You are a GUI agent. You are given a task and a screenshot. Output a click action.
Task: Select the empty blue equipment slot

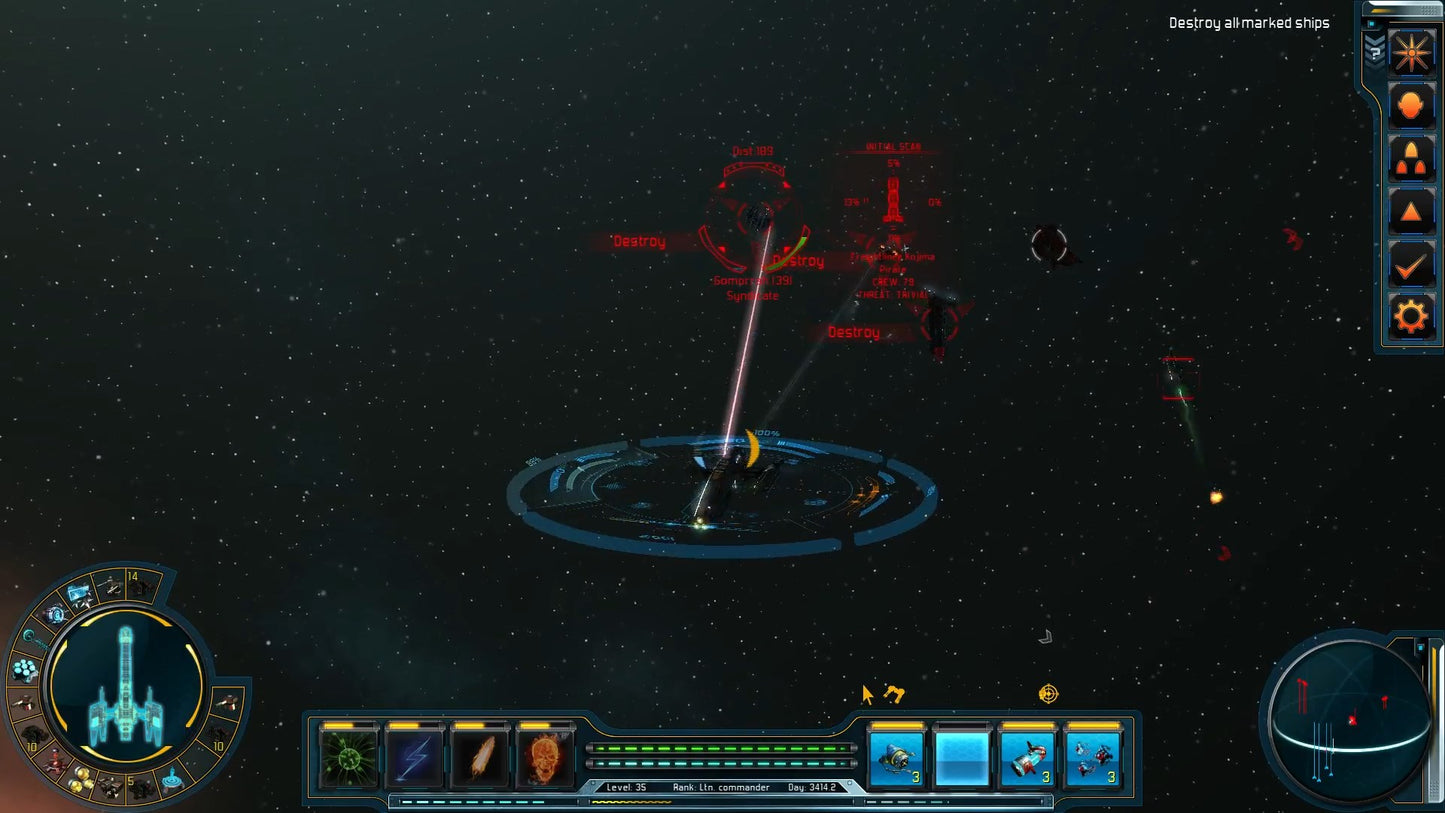[961, 758]
